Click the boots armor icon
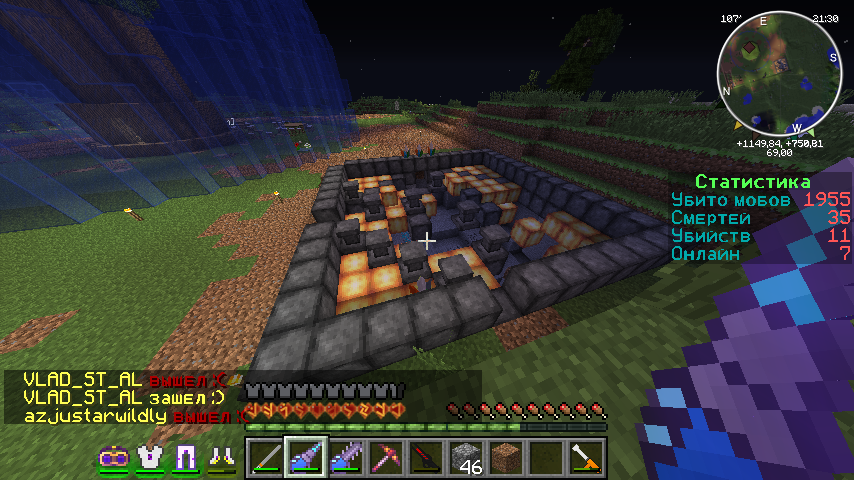 [x=221, y=457]
